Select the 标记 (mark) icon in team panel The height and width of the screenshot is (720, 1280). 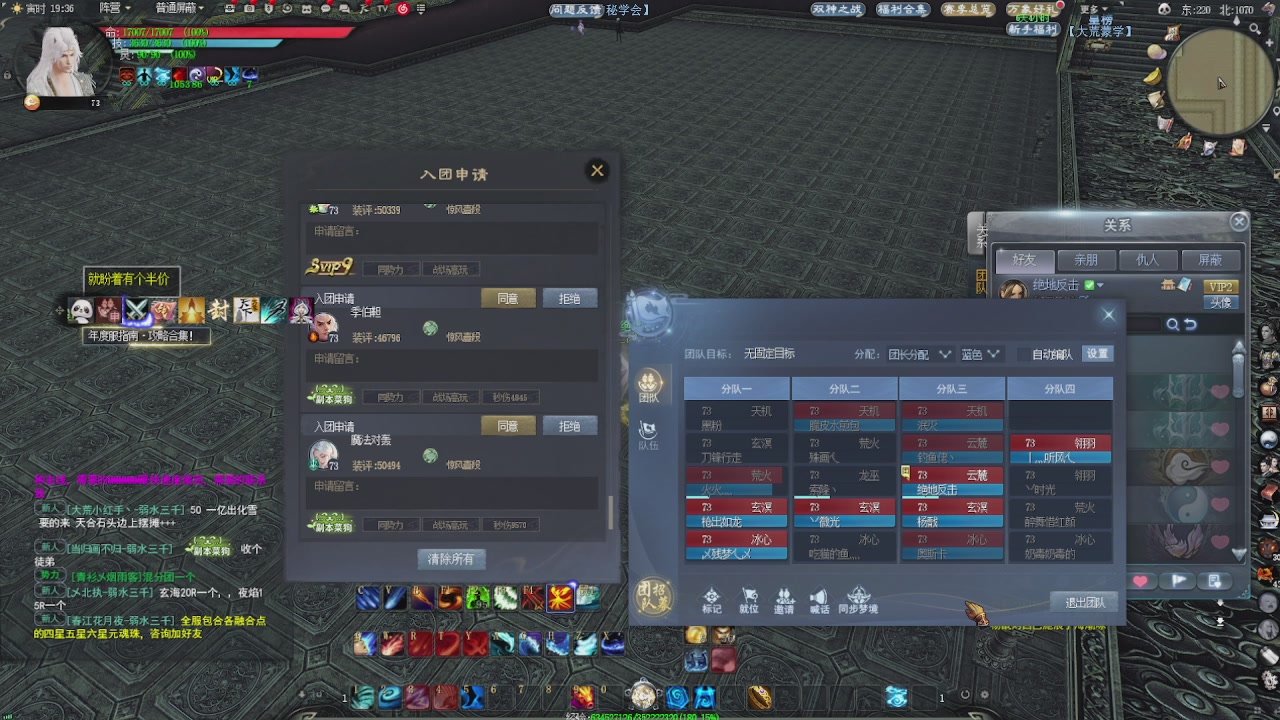pos(712,599)
